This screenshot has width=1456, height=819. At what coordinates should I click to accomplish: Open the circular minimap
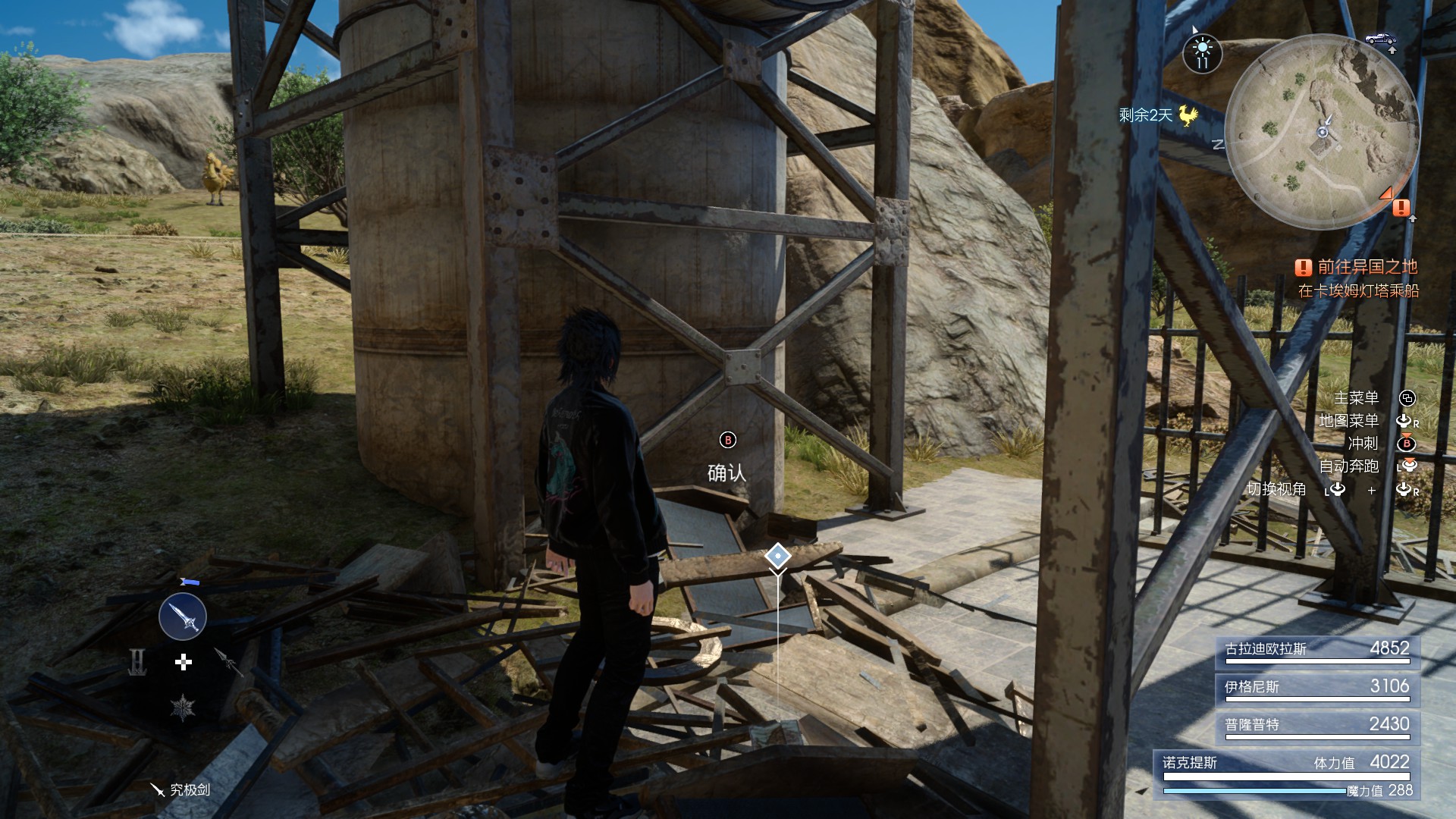(1322, 130)
